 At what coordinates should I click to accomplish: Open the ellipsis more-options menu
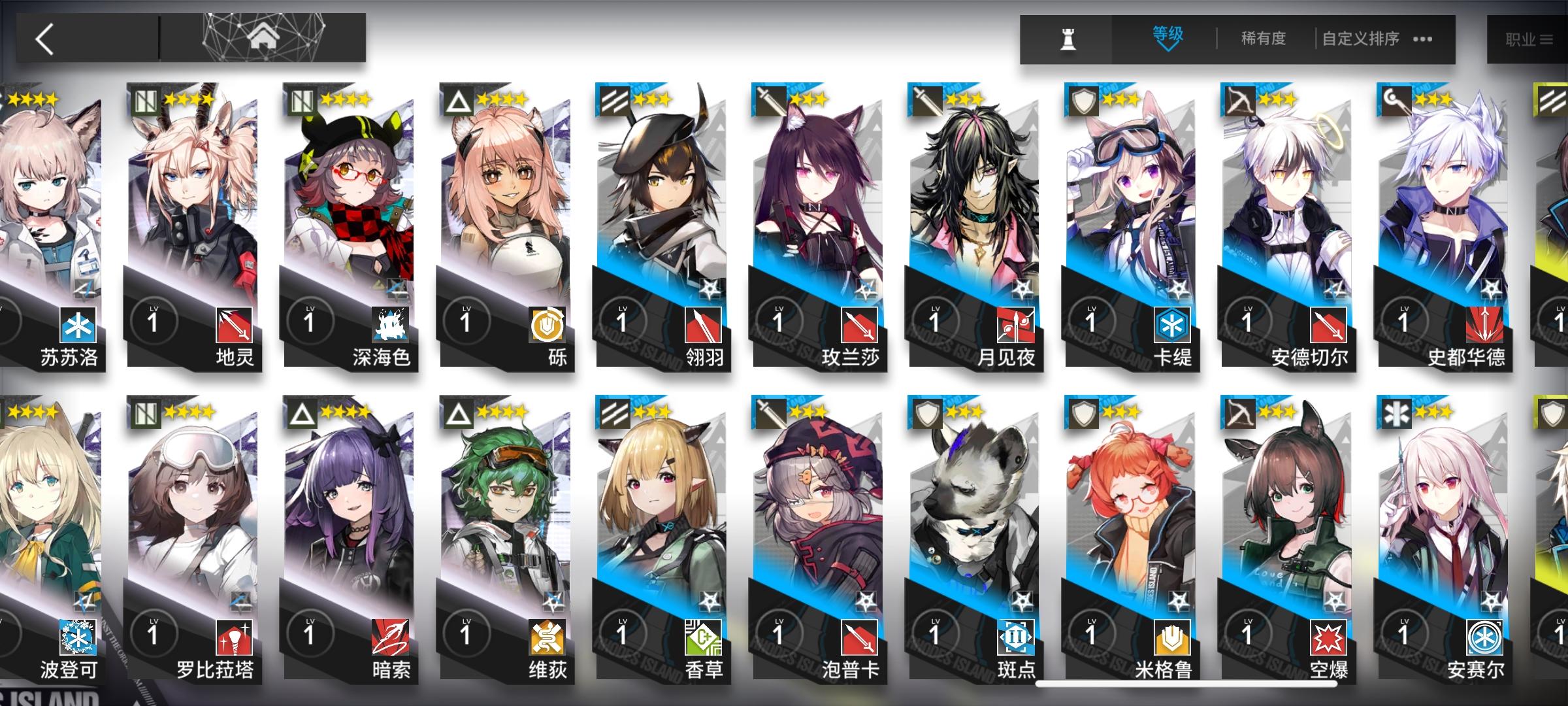[x=1422, y=40]
